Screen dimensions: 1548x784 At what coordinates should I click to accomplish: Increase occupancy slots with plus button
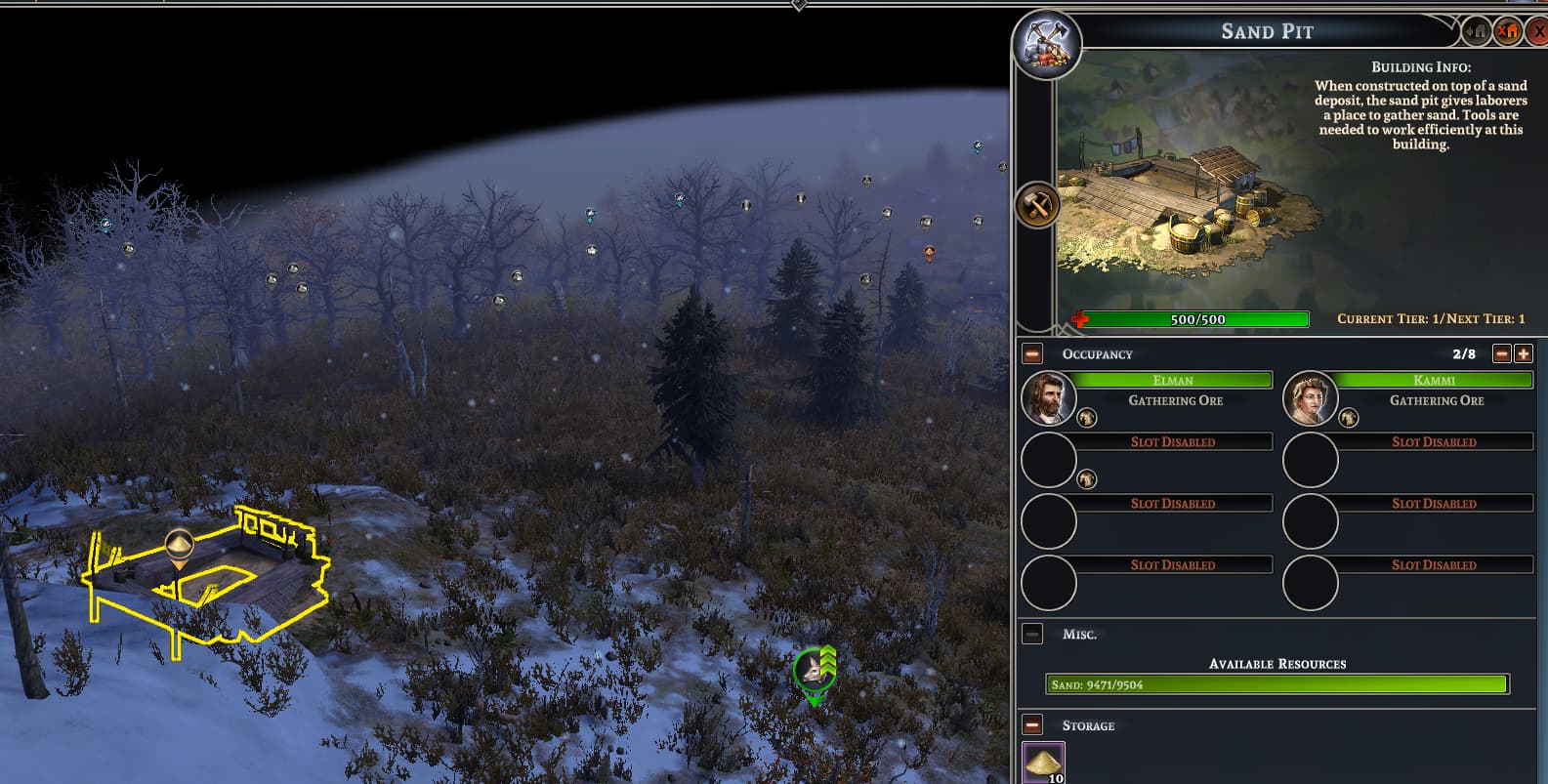pos(1523,353)
